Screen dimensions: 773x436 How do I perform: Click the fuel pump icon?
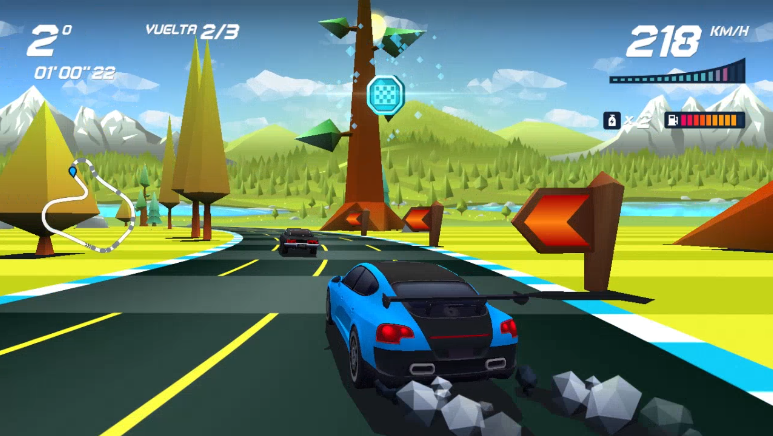pyautogui.click(x=673, y=121)
